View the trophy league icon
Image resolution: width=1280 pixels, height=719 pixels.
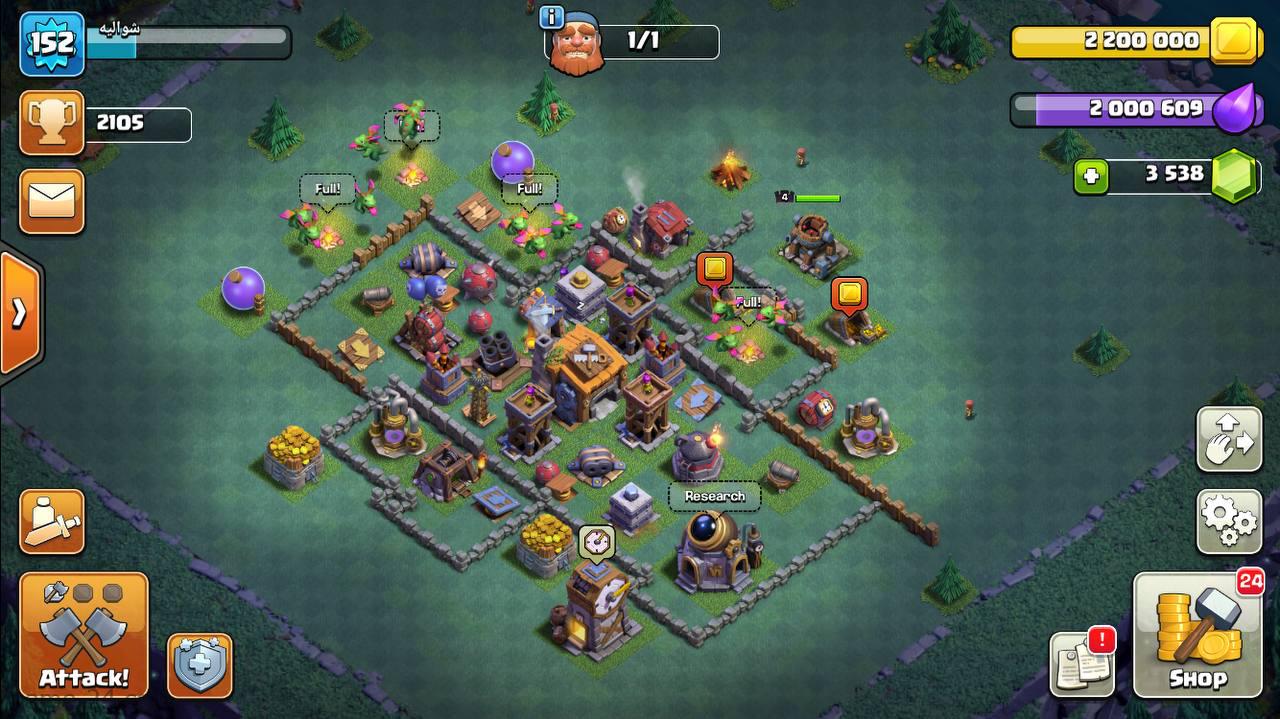(51, 123)
